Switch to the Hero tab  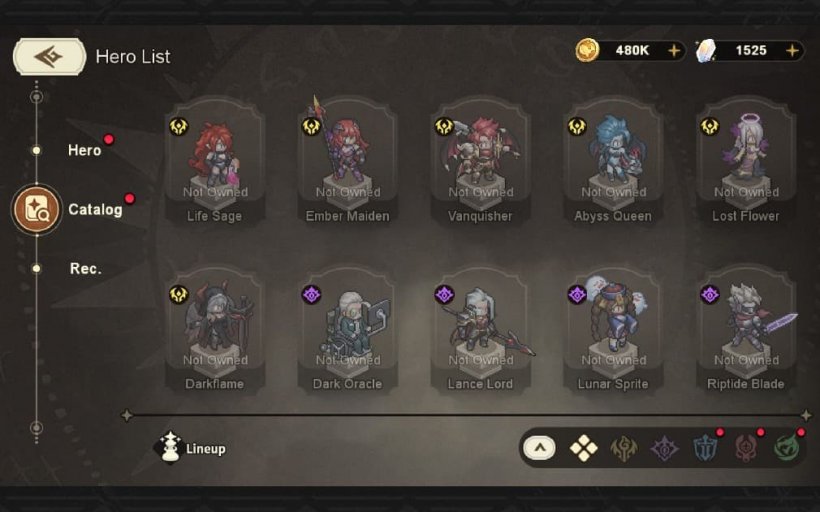click(x=84, y=150)
